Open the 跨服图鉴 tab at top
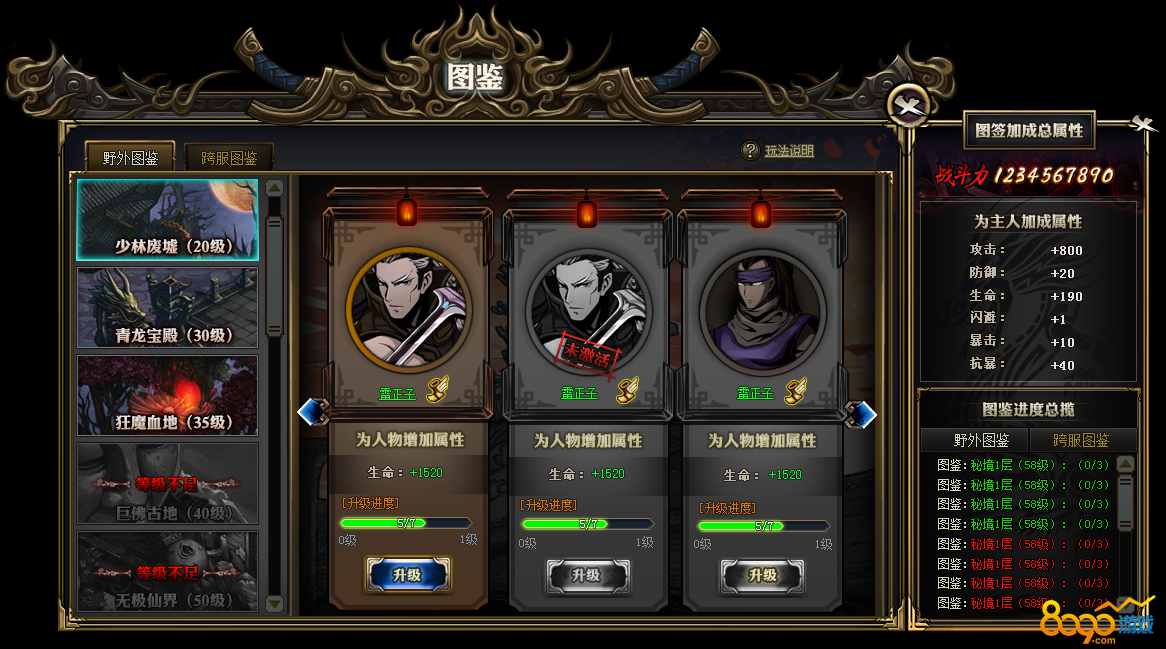This screenshot has width=1166, height=649. tap(229, 158)
